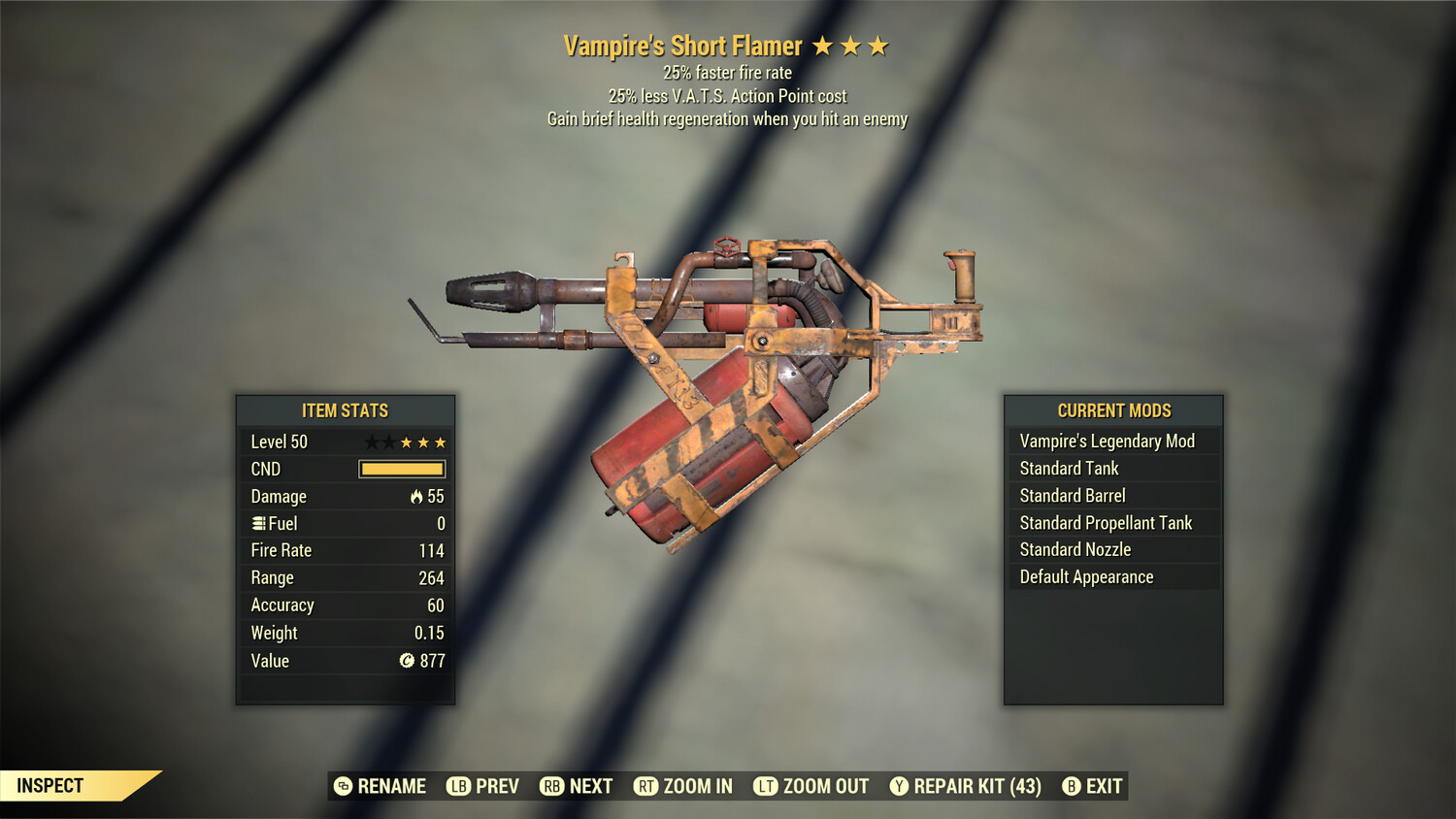This screenshot has width=1456, height=819.
Task: Select the fuel gauge icon next to Fuel
Action: pyautogui.click(x=256, y=523)
